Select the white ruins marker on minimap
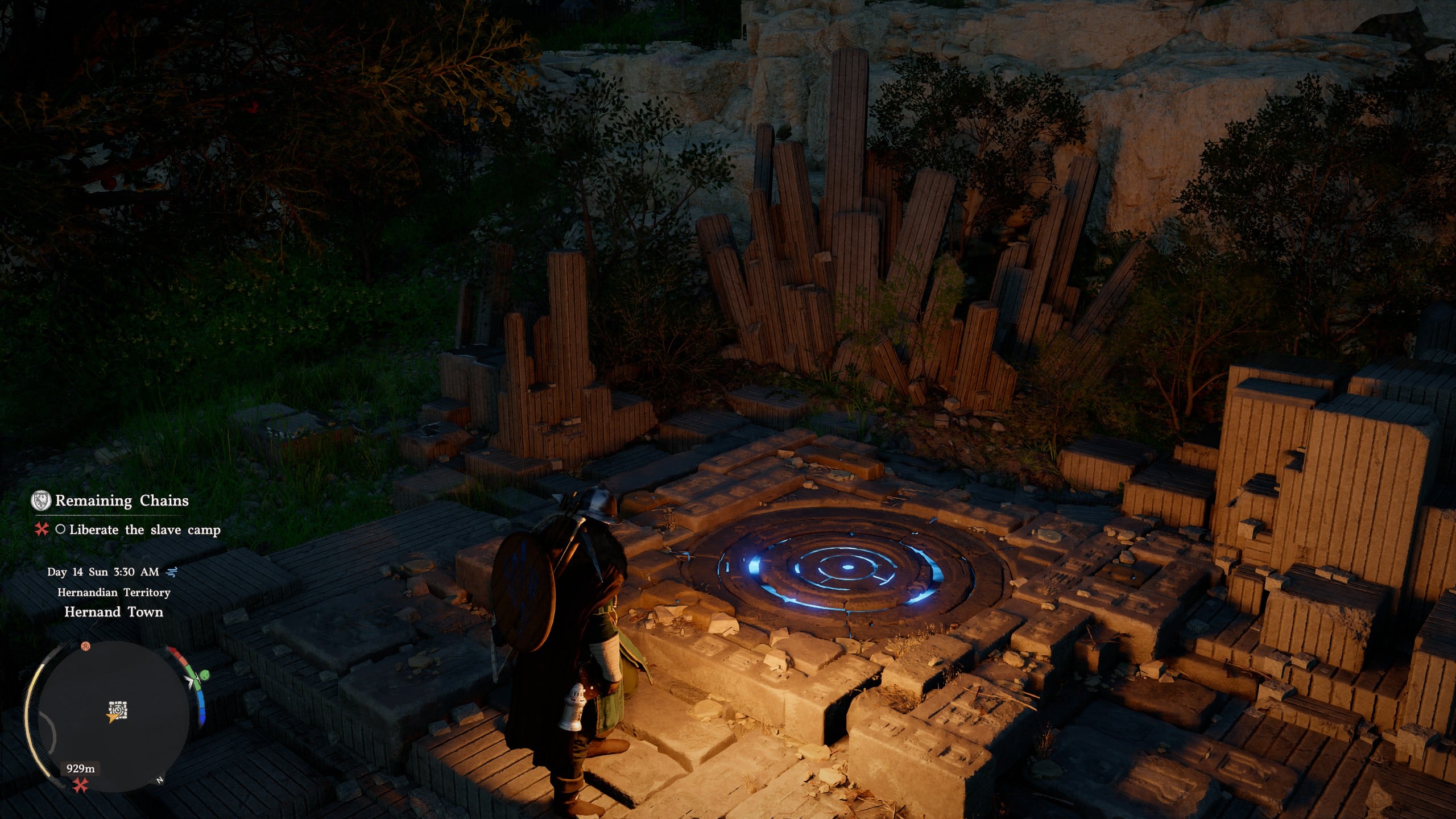Screen dimensions: 1456x819 coord(118,709)
